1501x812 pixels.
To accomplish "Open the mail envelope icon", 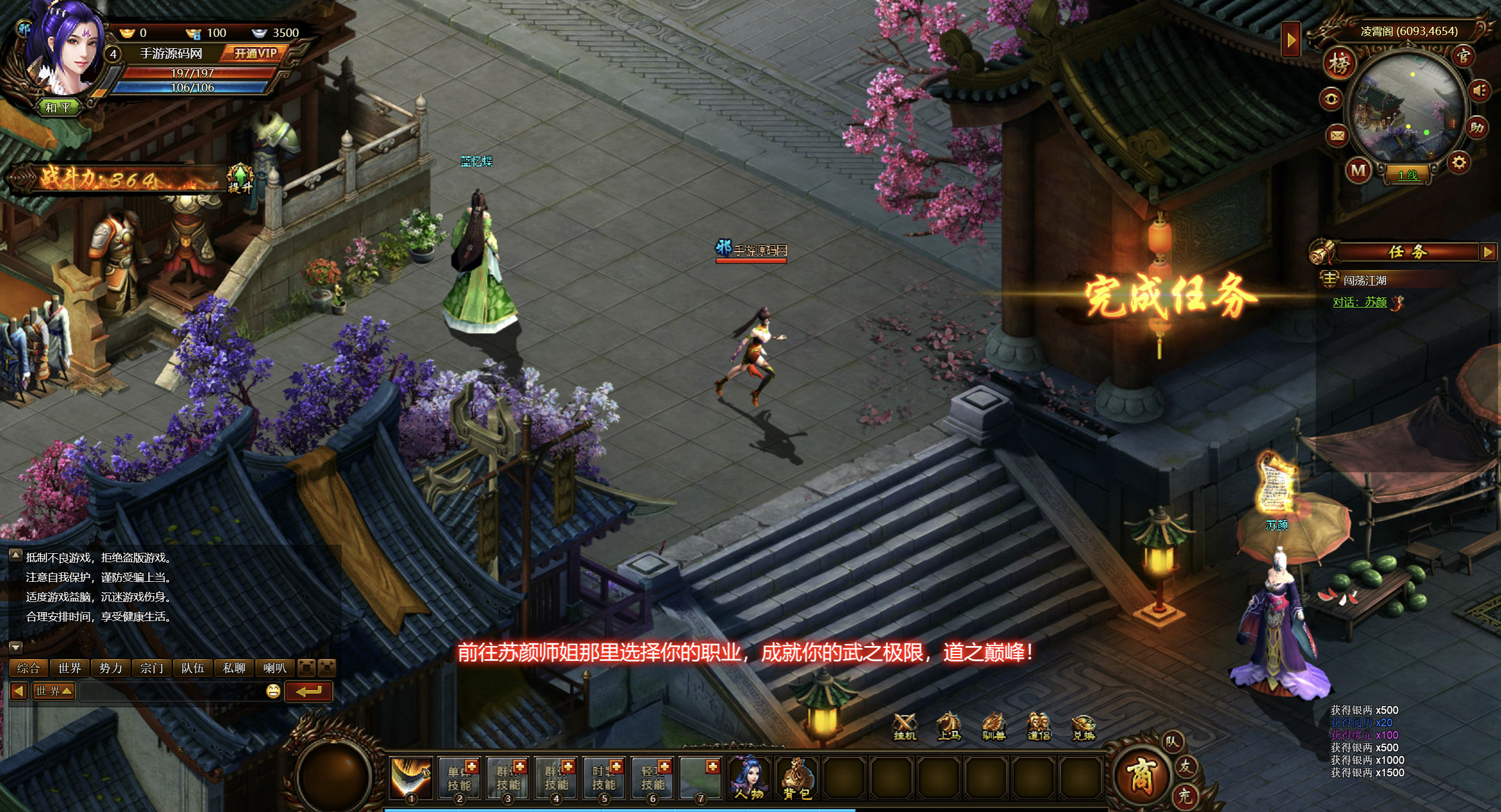I will coord(1337,136).
